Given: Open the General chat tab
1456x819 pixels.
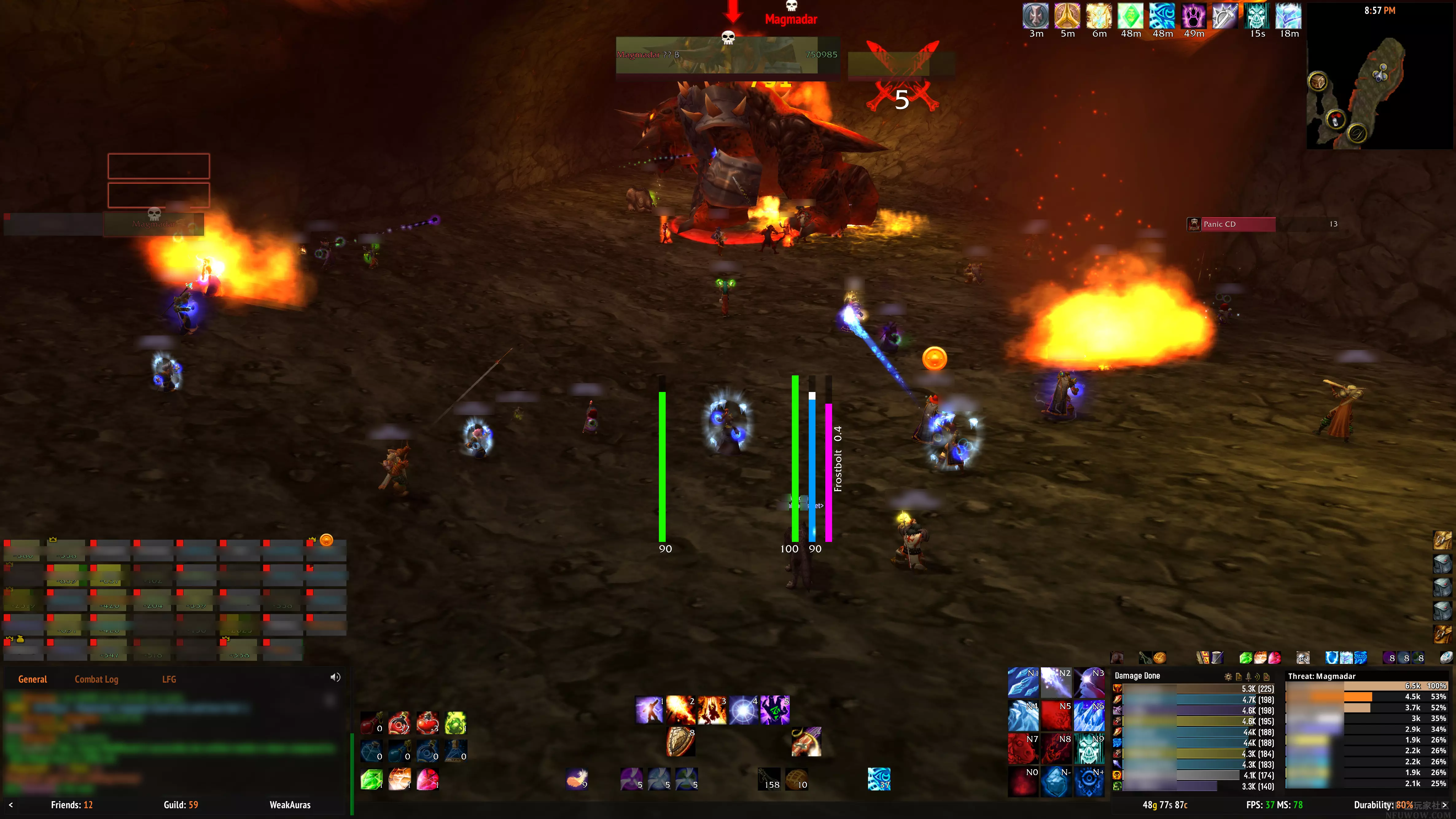Looking at the screenshot, I should 32,679.
